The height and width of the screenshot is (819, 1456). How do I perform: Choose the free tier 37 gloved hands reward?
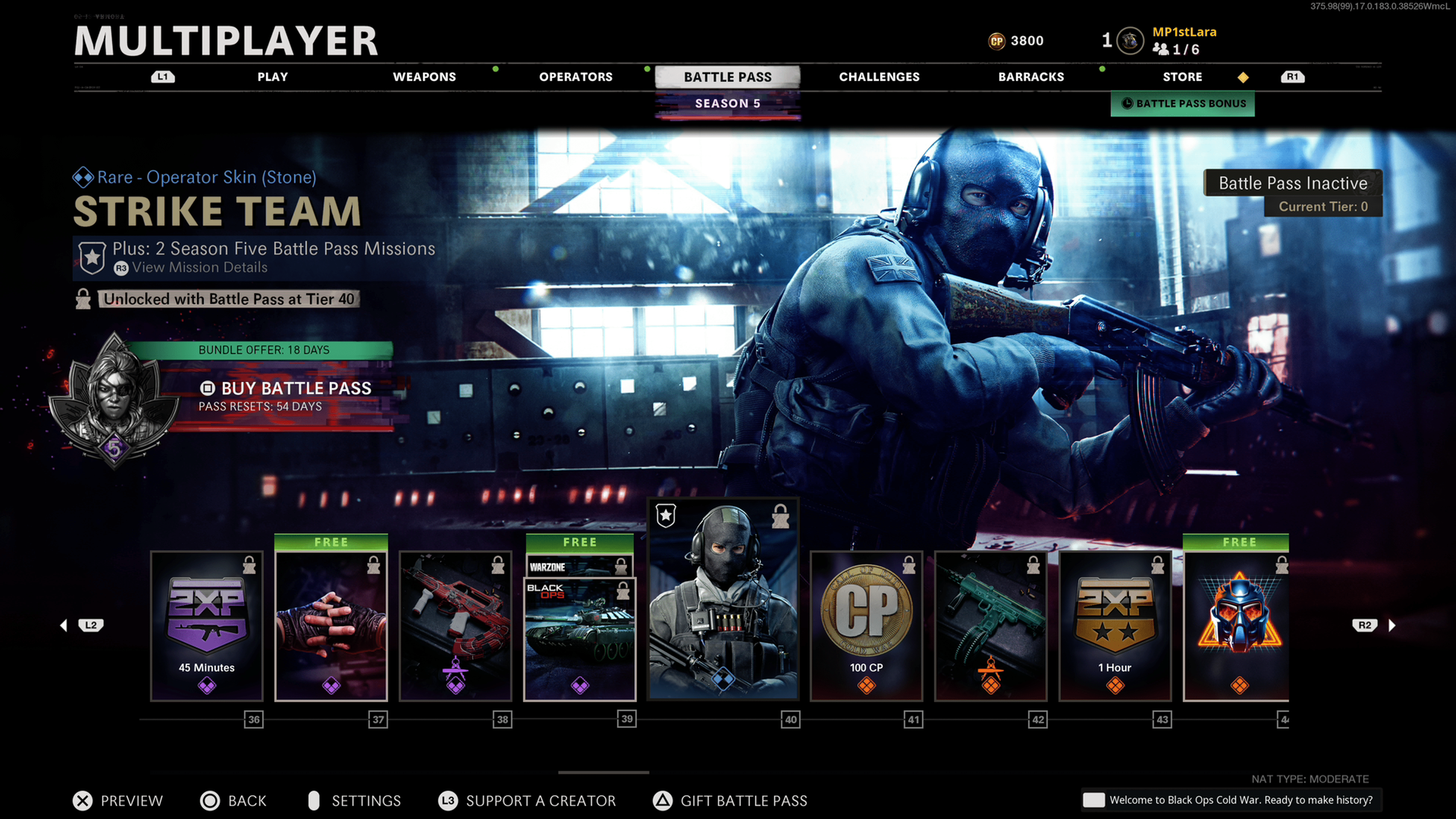point(331,626)
